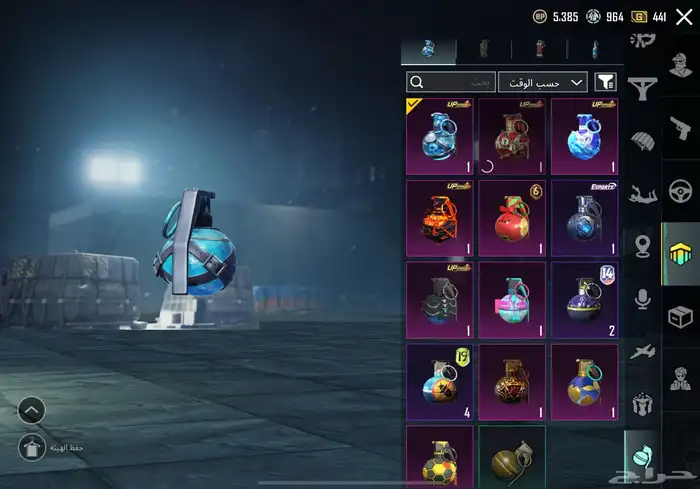Open the airplane skins category
Screen dimensions: 700x489
(642, 350)
